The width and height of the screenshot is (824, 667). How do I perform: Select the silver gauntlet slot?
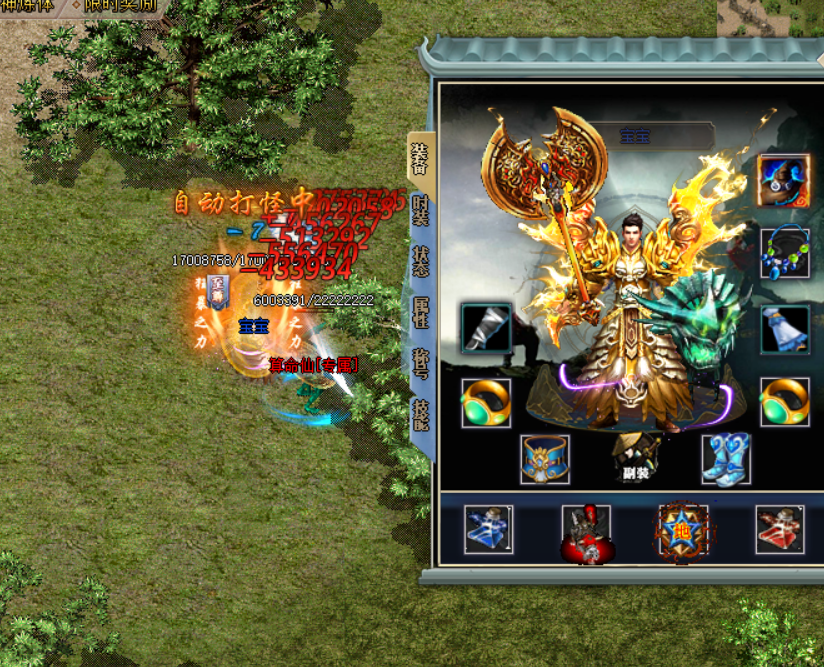[x=486, y=329]
